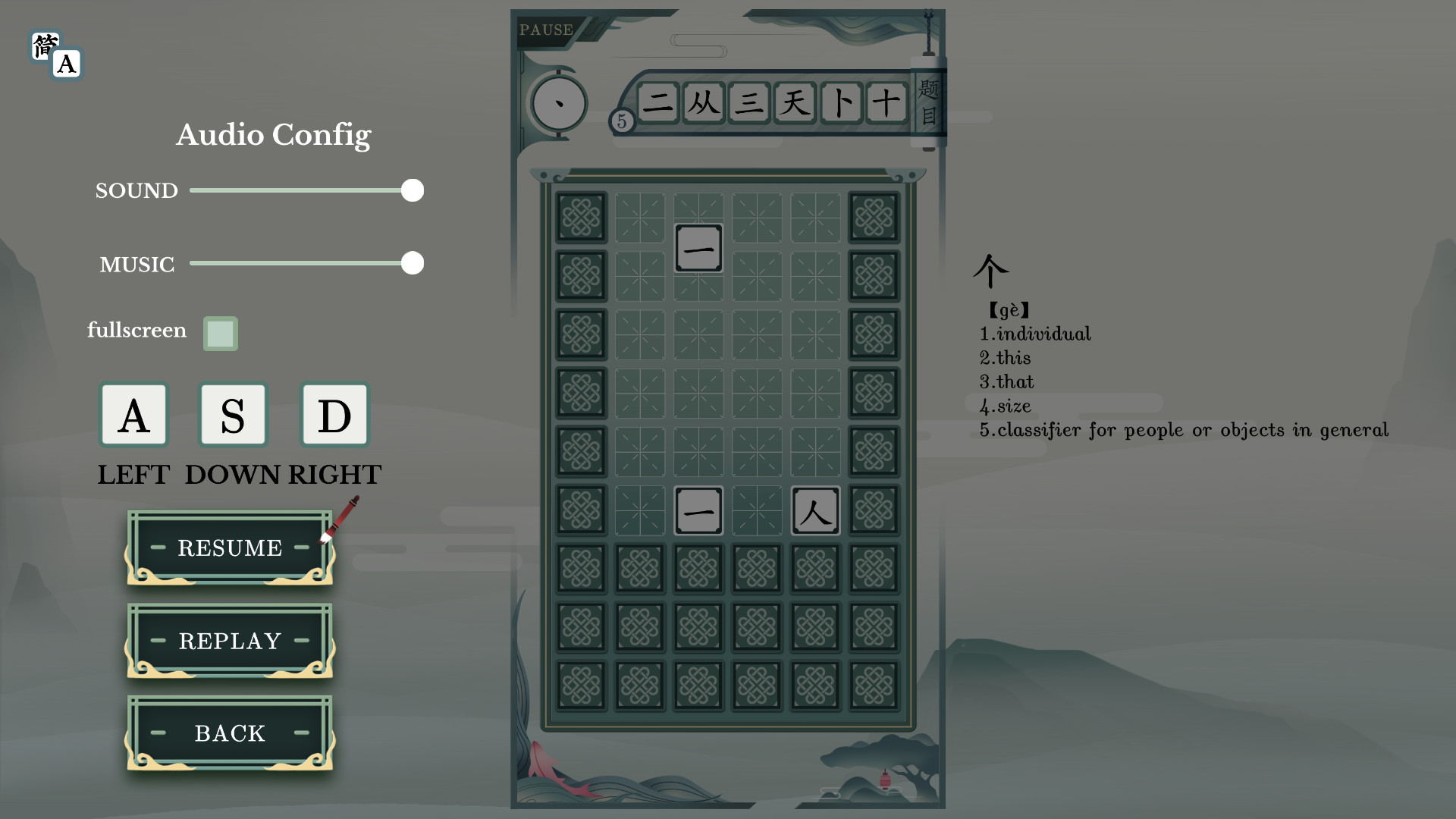Click the BACK button
This screenshot has height=819, width=1456.
(229, 733)
